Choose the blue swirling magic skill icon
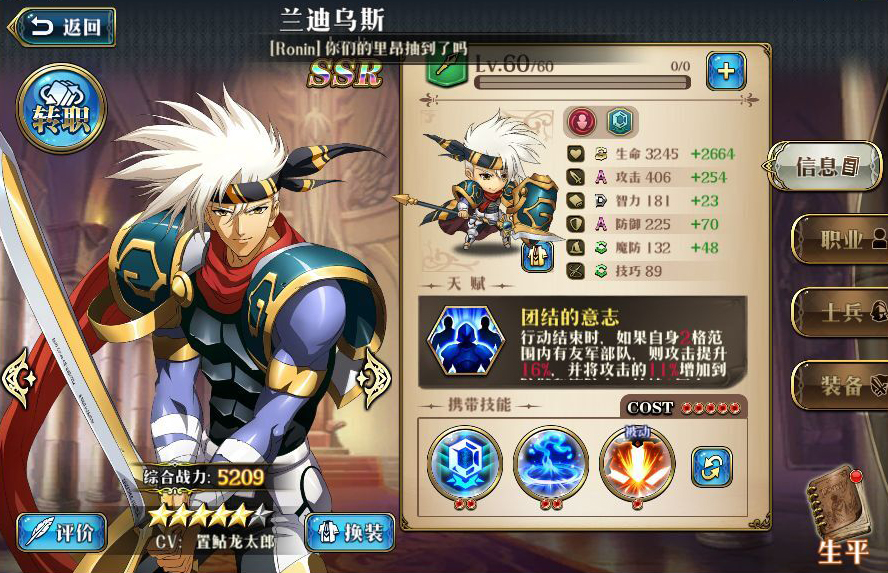Screen dimensions: 888x573 coord(550,463)
